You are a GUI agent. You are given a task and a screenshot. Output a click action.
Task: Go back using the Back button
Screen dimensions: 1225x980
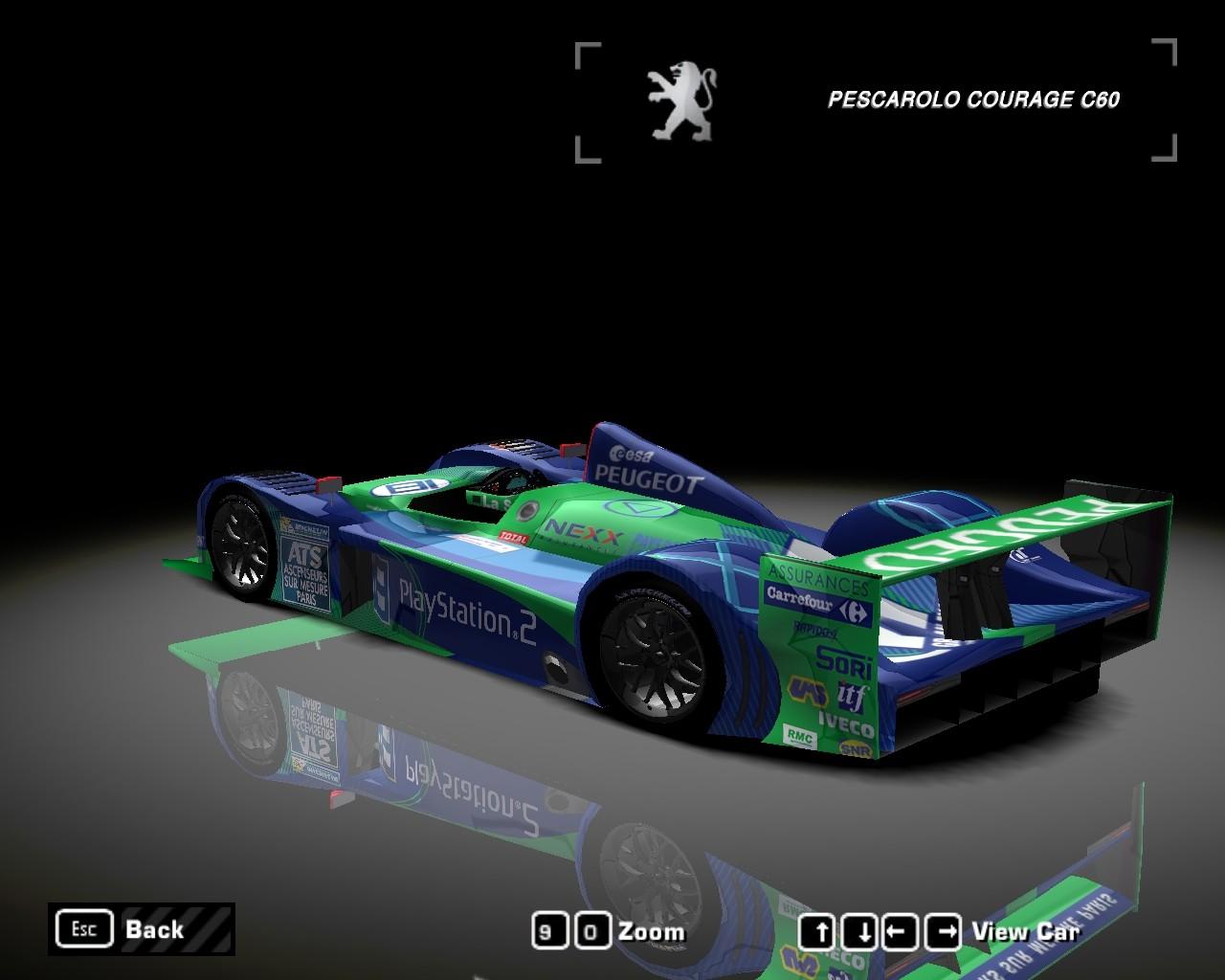[141, 928]
